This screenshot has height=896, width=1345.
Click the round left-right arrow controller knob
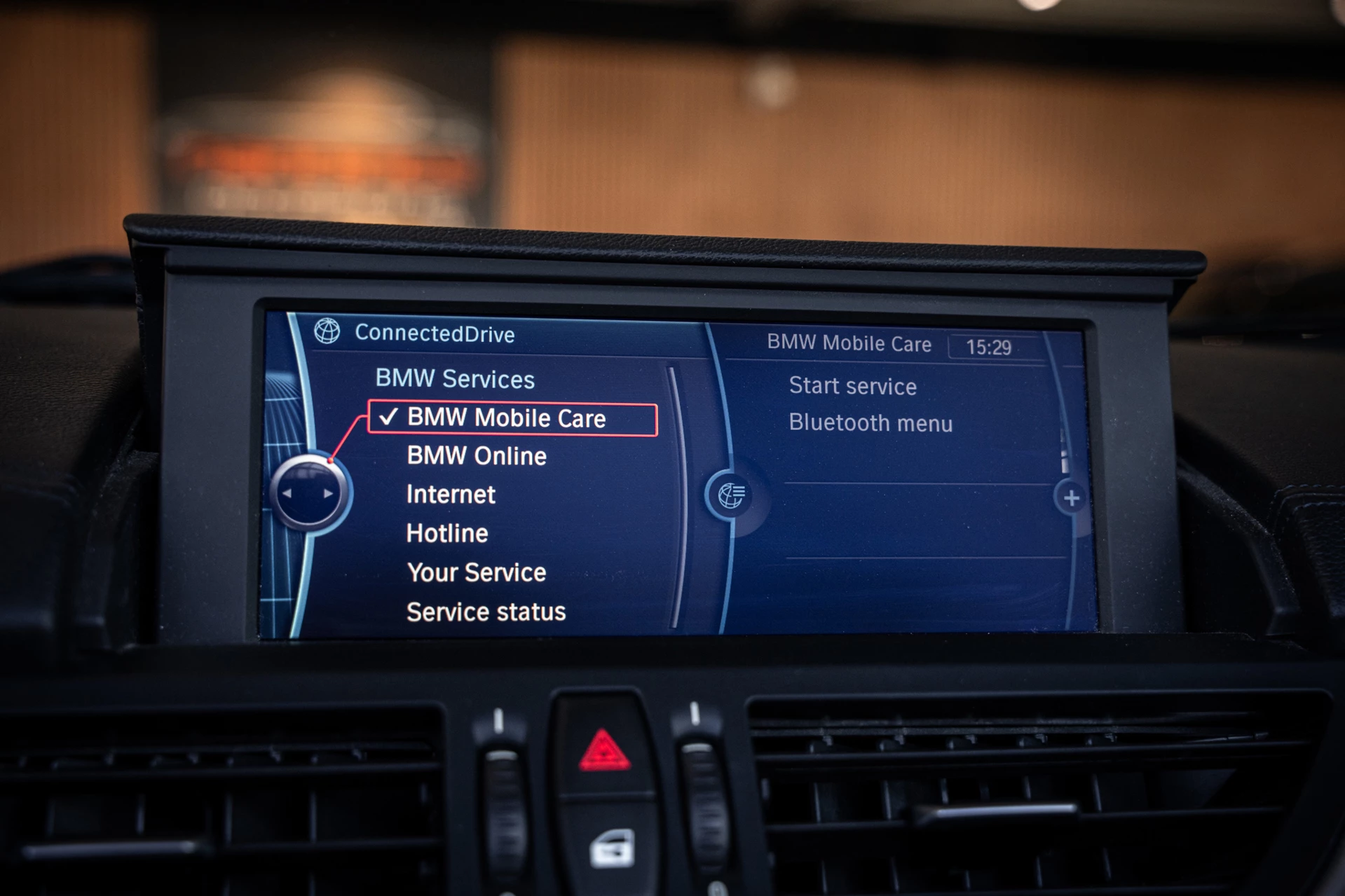308,493
